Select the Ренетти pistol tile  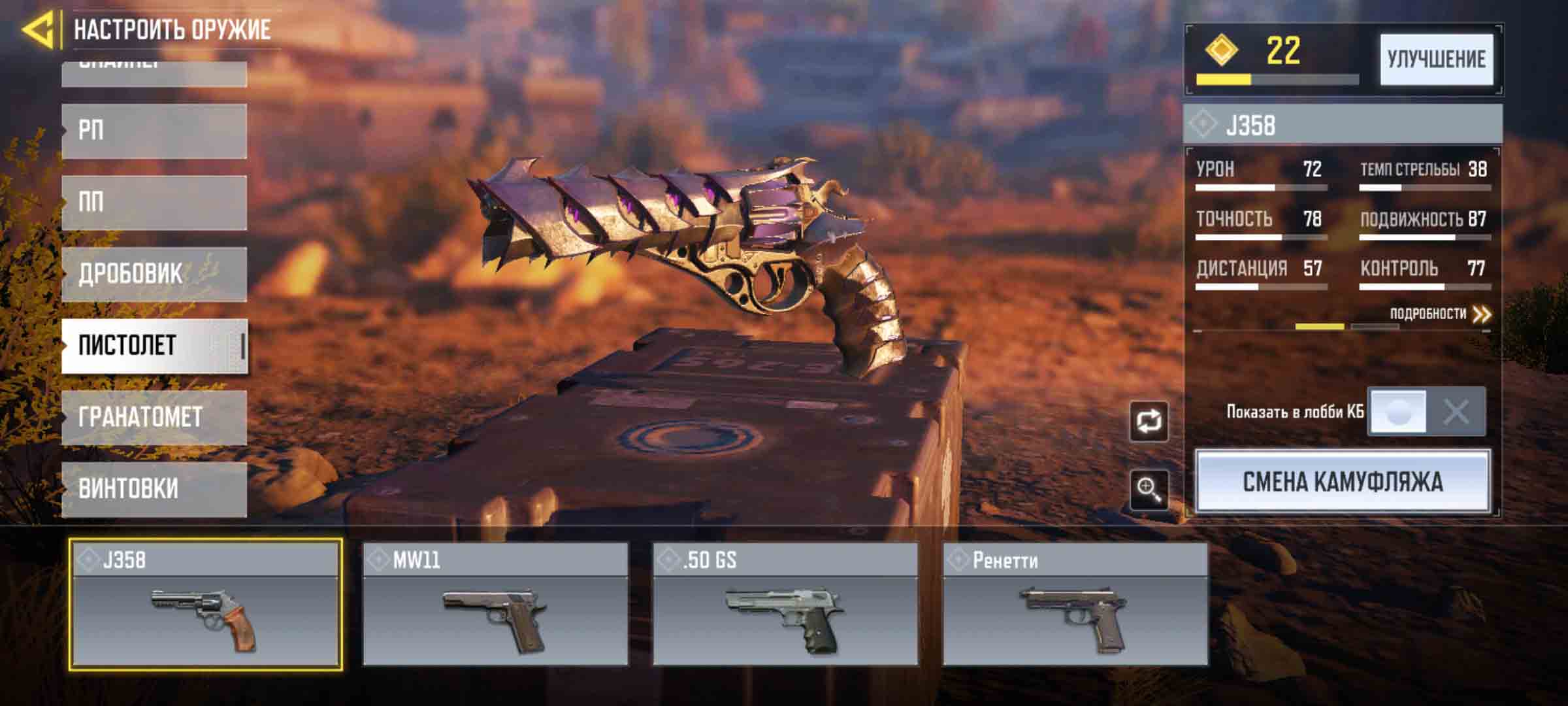pyautogui.click(x=1075, y=604)
